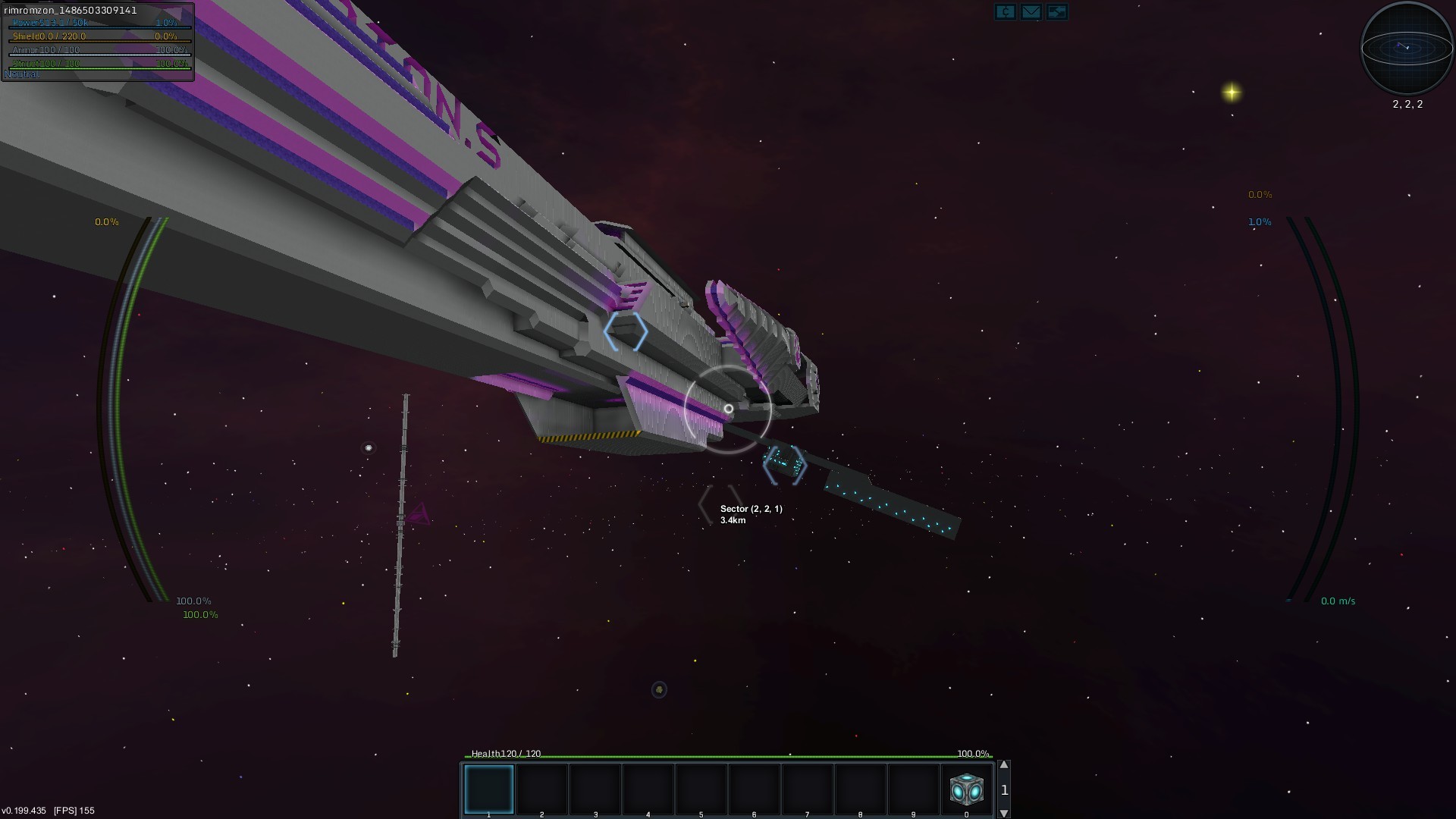Select the glowing cube block in hotbar

pyautogui.click(x=966, y=789)
